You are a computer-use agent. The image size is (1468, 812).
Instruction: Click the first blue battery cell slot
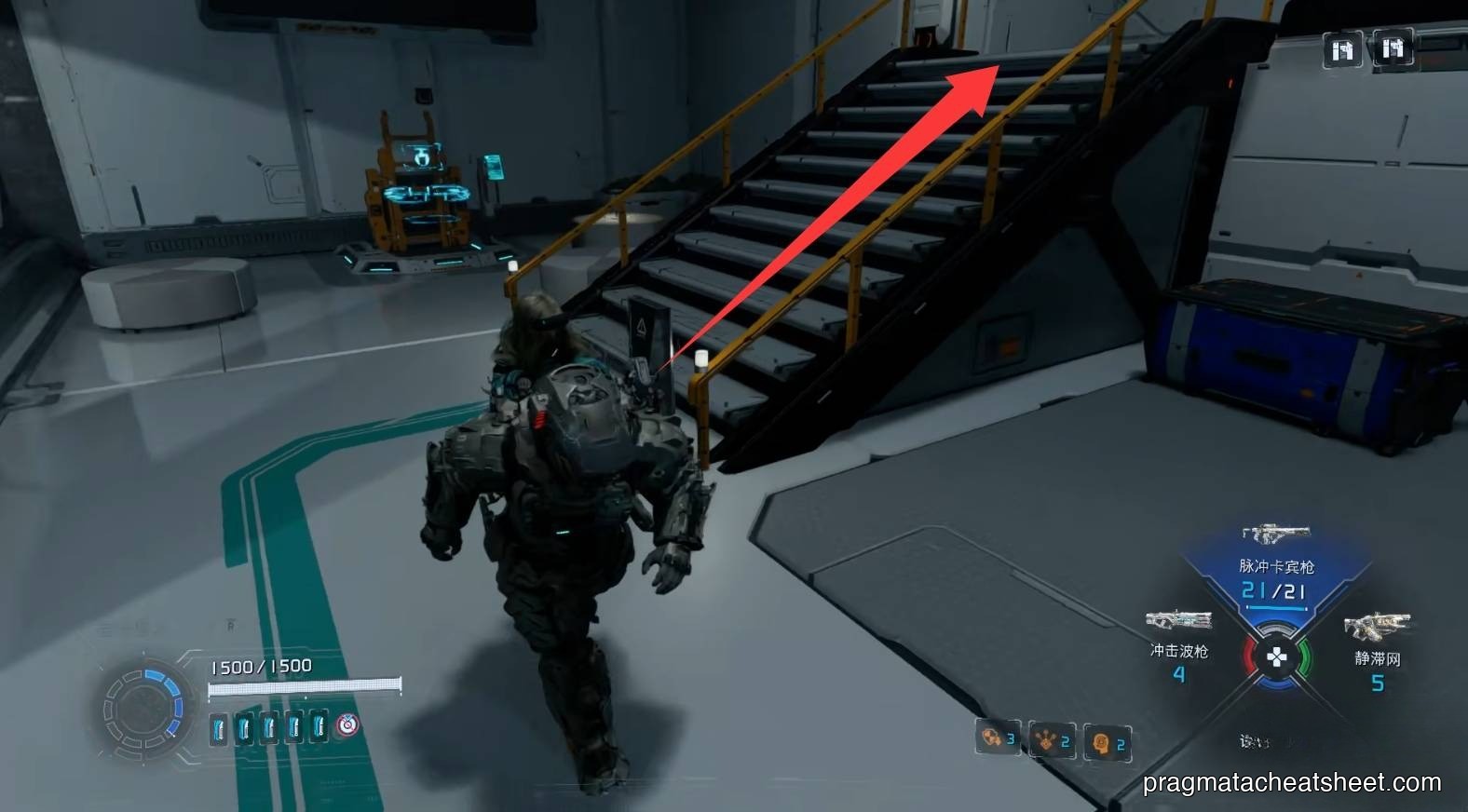tap(222, 730)
